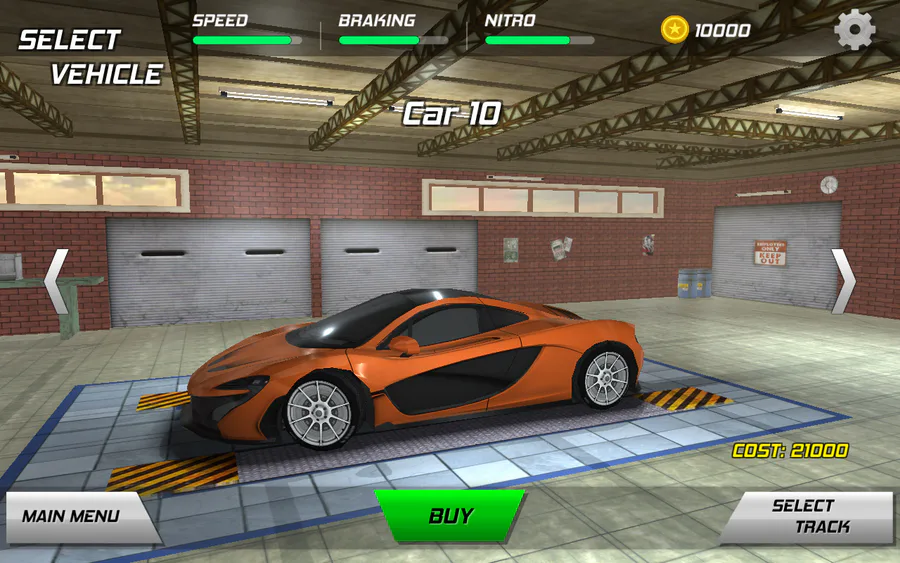Show the next vehicle with right arrow

click(x=843, y=281)
